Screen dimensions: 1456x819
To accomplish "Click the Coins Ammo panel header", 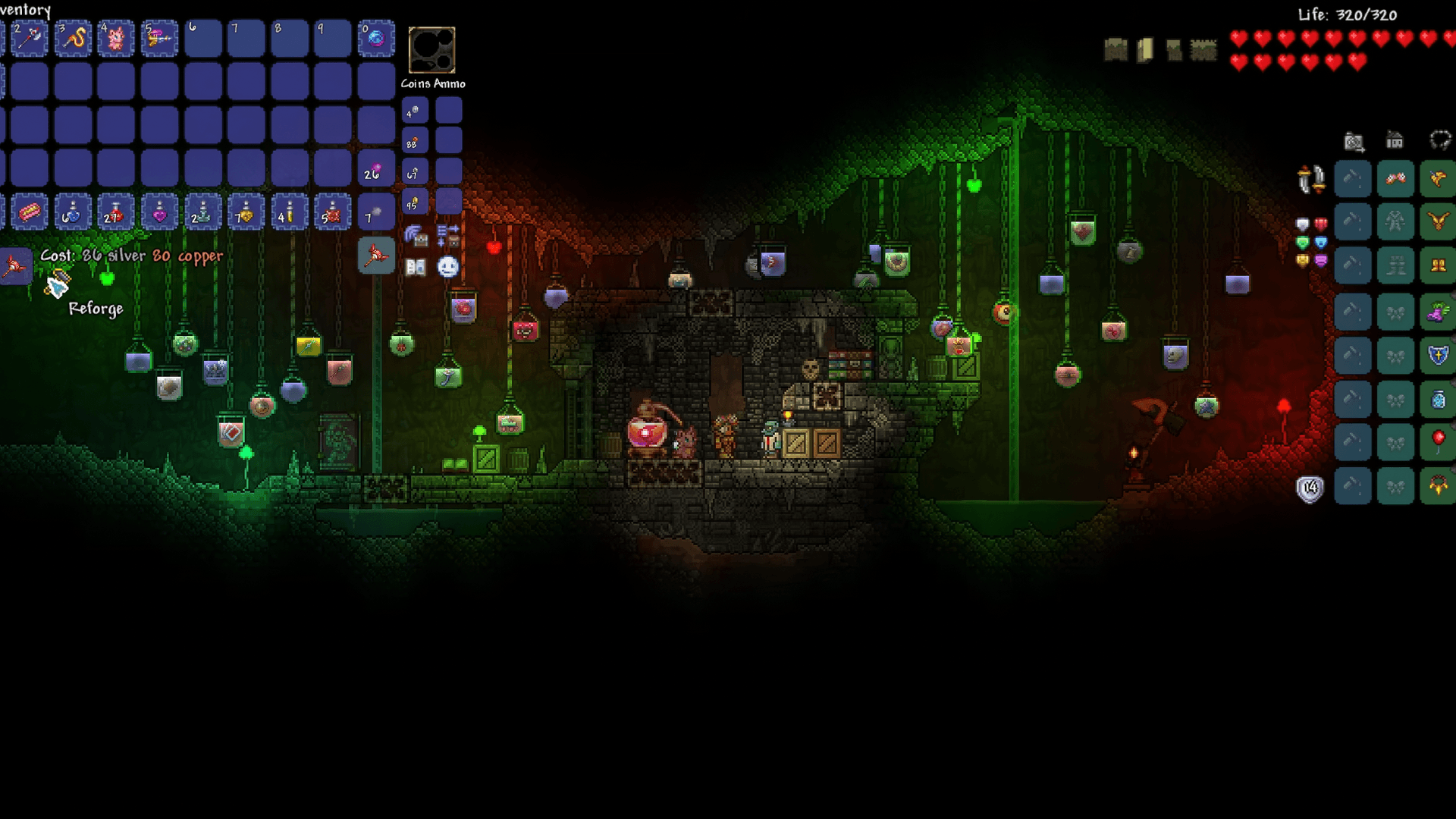I will [x=434, y=83].
